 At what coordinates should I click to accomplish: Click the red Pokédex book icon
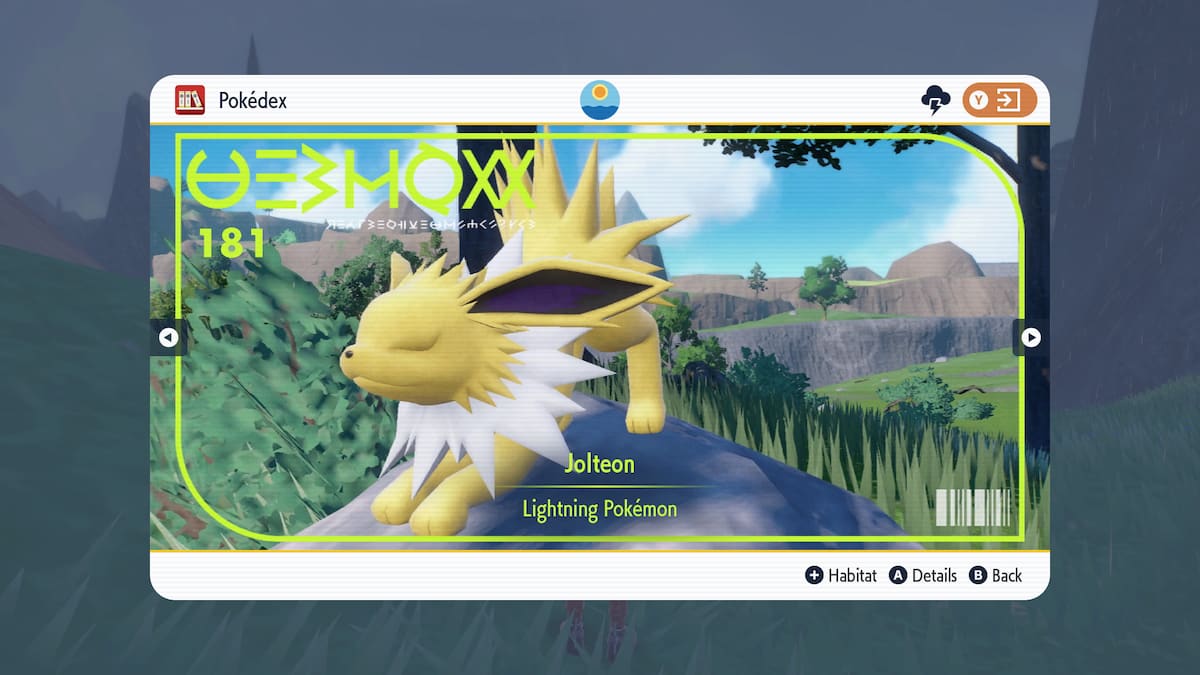coord(190,100)
